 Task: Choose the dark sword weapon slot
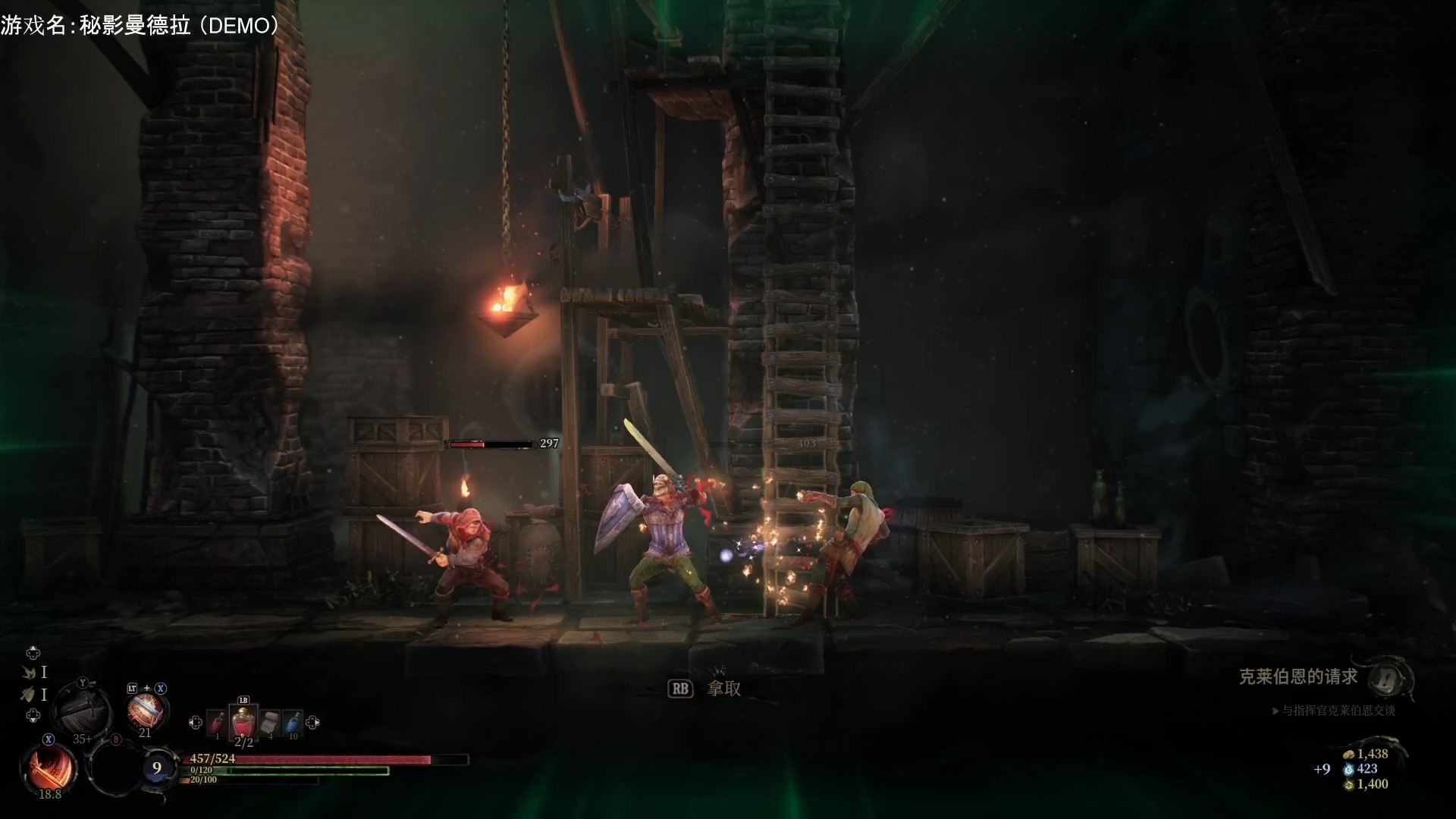(84, 708)
